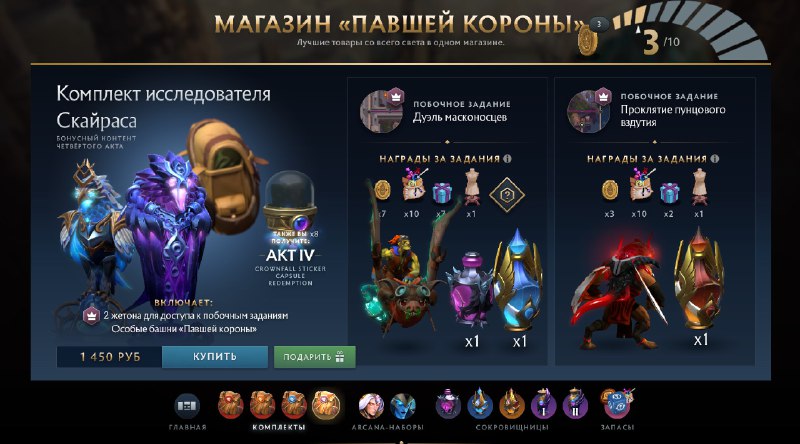Open the Главная home section
Viewport: 800px width, 444px height.
click(187, 407)
